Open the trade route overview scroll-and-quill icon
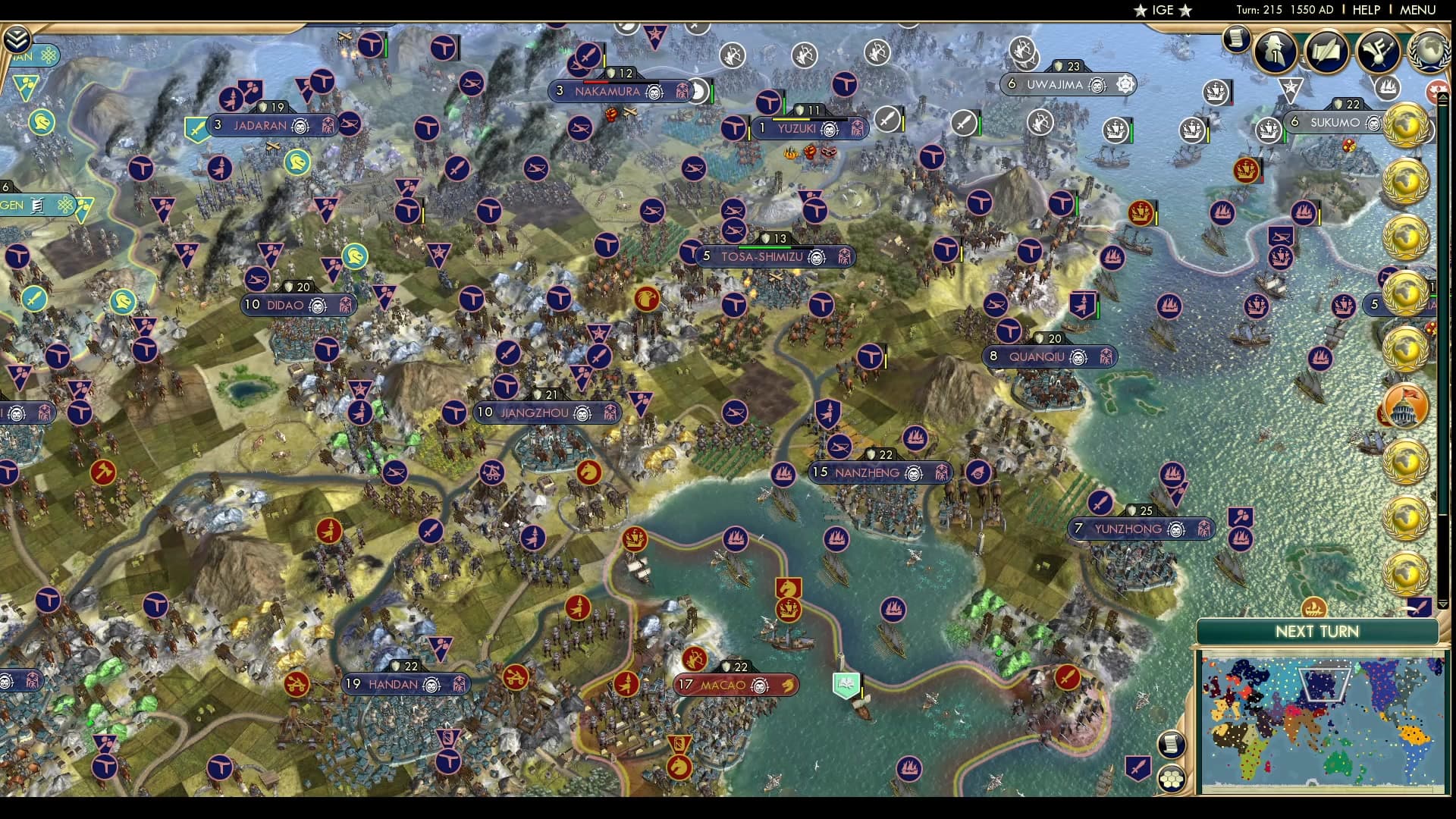This screenshot has width=1456, height=819. tap(1326, 50)
